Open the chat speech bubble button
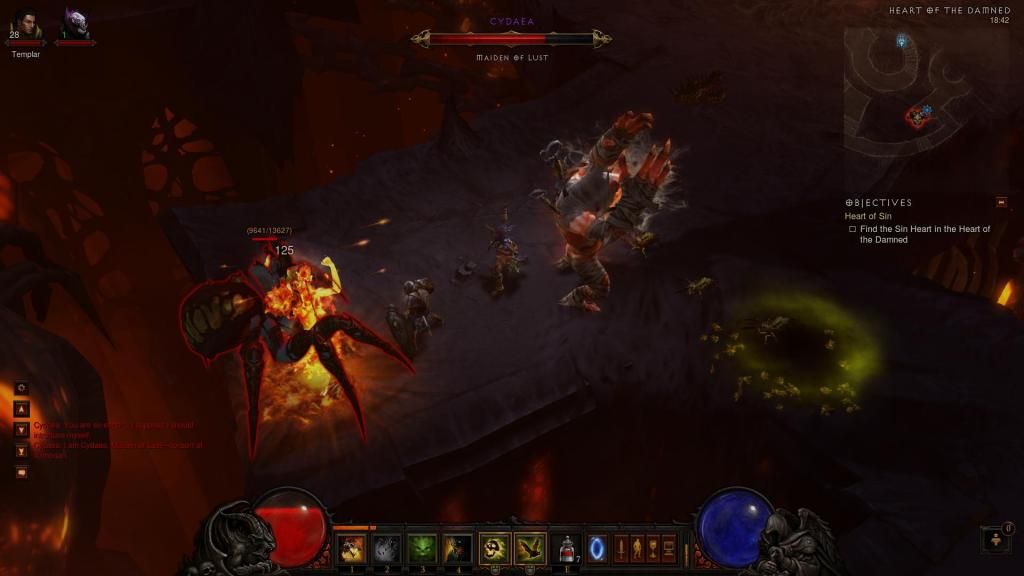This screenshot has width=1024, height=576. point(21,472)
